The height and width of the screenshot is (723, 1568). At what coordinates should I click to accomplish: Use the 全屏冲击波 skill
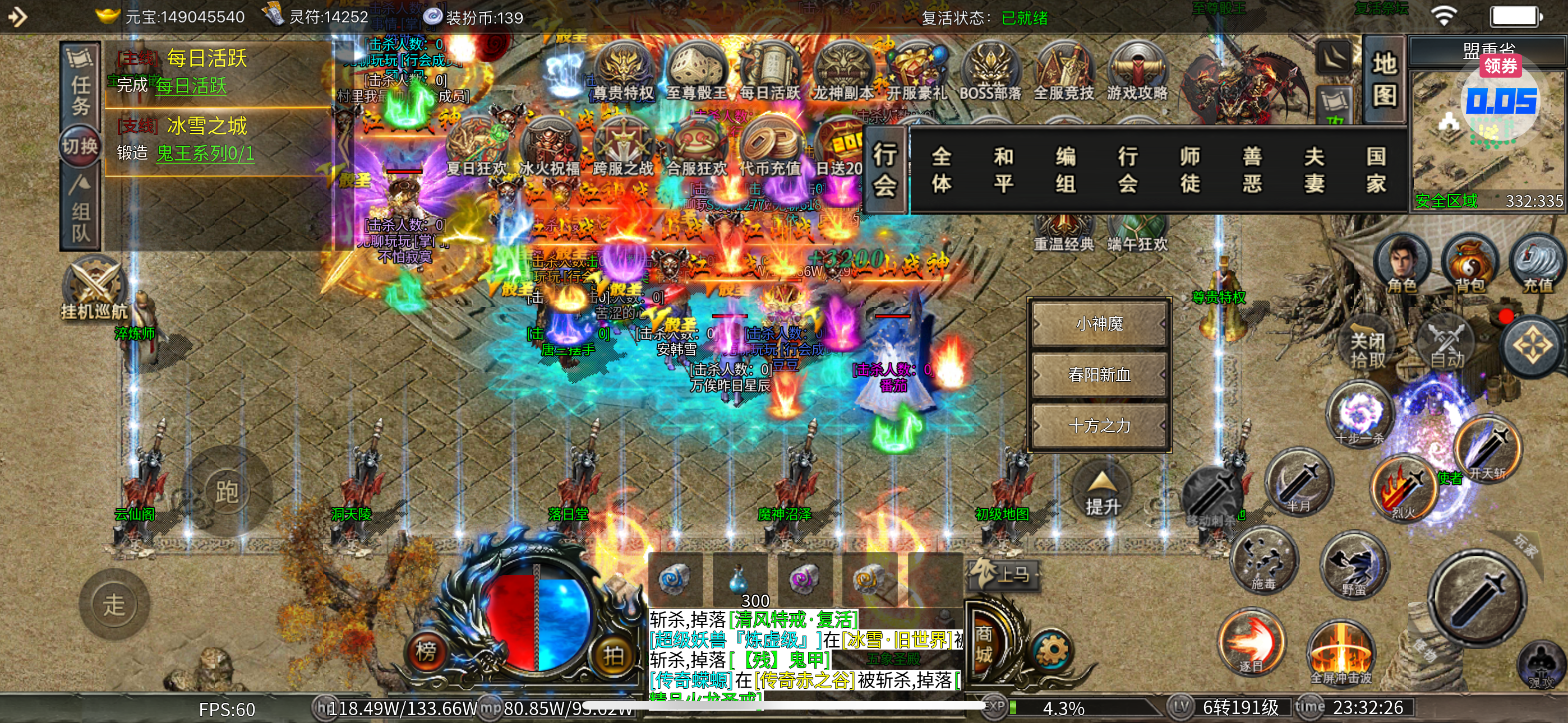coord(1340,654)
